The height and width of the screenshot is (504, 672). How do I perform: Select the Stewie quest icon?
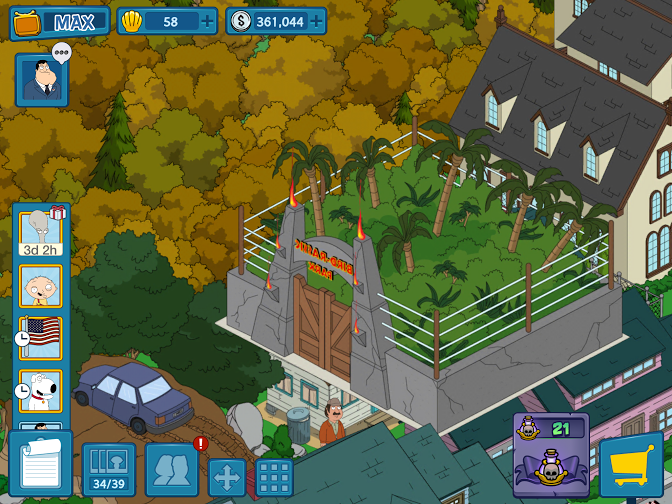[41, 286]
